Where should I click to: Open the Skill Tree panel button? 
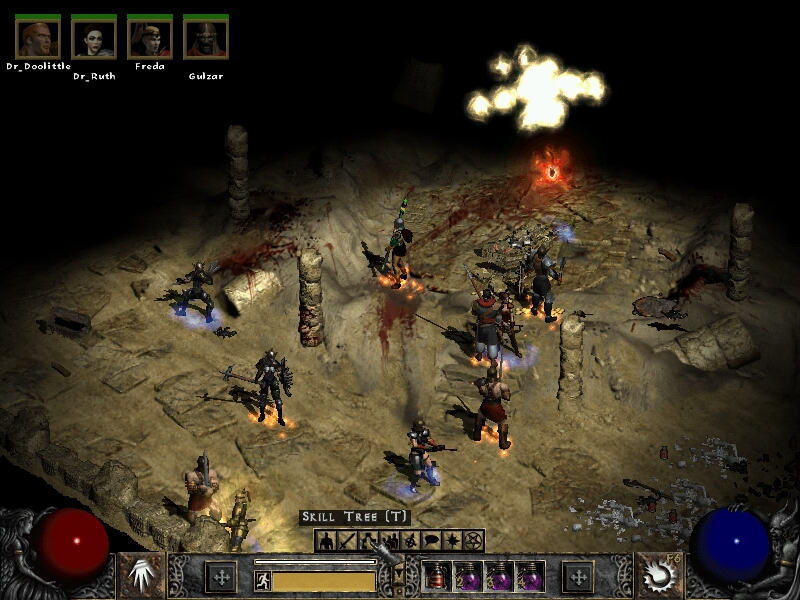tap(368, 541)
